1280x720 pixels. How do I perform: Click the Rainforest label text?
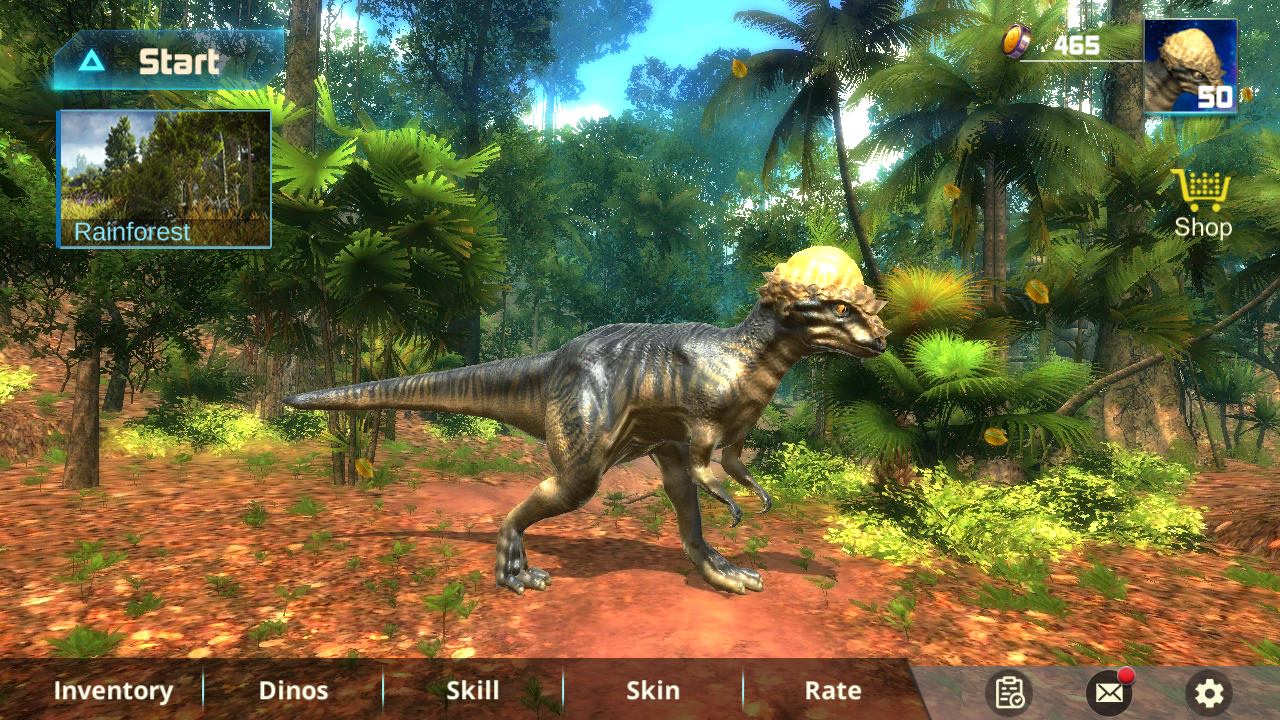click(133, 231)
